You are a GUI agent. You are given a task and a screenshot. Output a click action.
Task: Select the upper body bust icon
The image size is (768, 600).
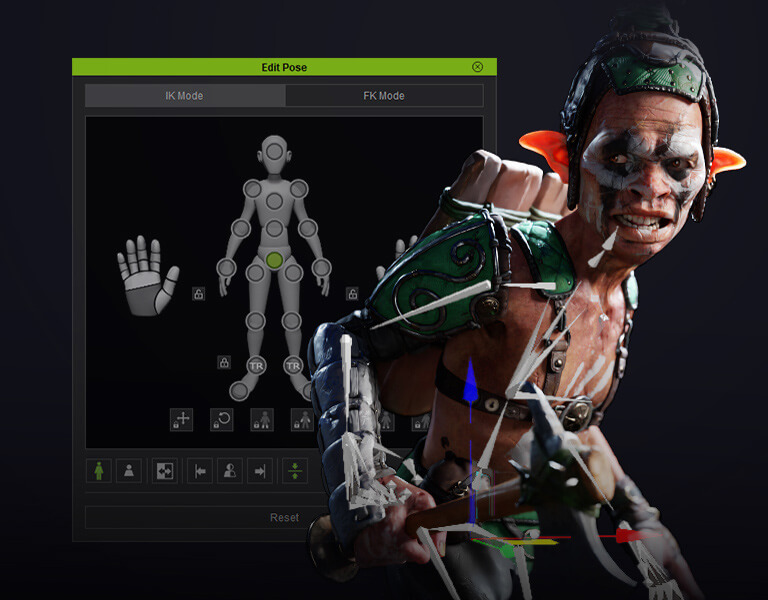click(129, 471)
